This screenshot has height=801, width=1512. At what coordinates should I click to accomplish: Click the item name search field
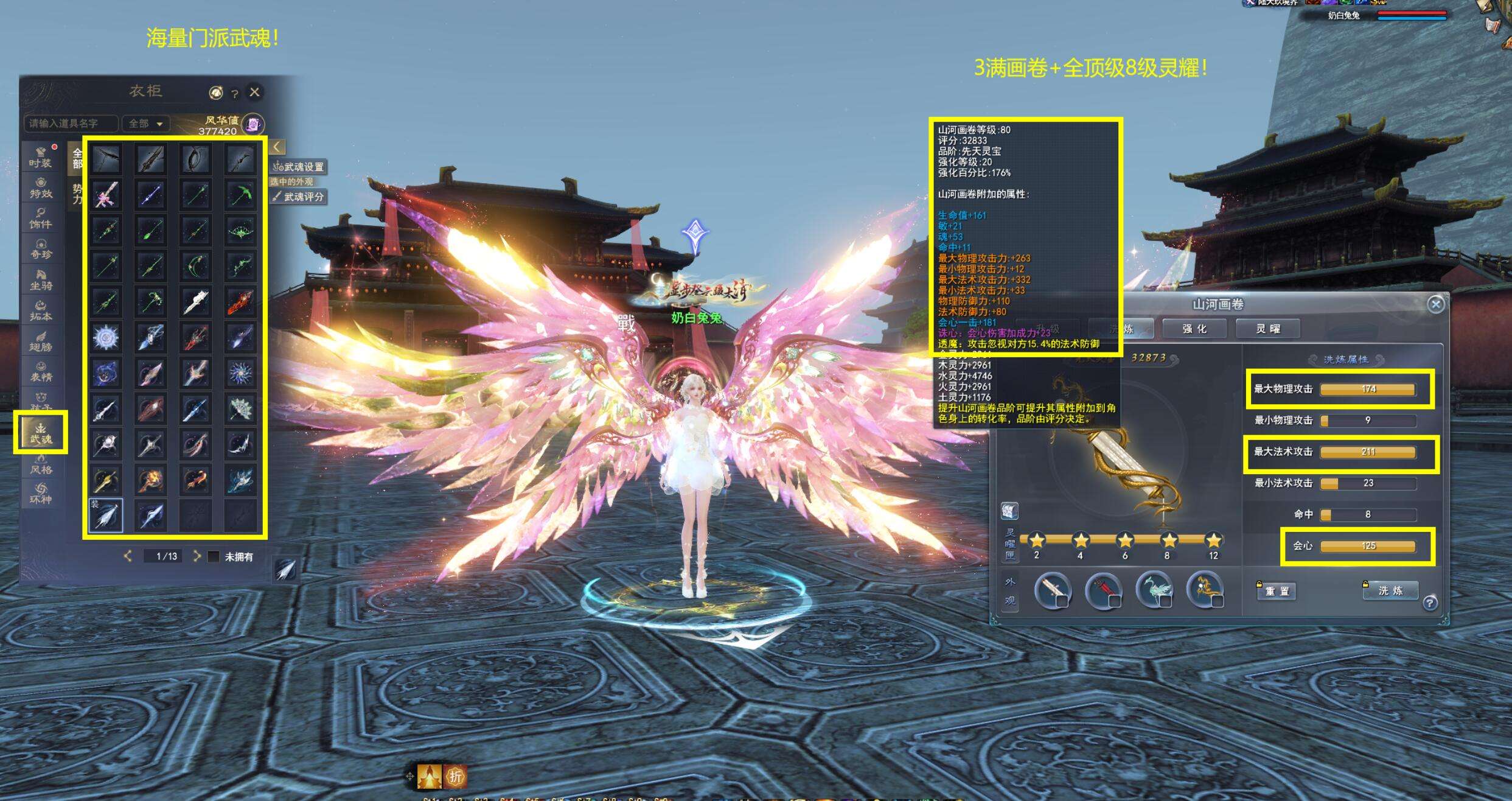pos(71,124)
